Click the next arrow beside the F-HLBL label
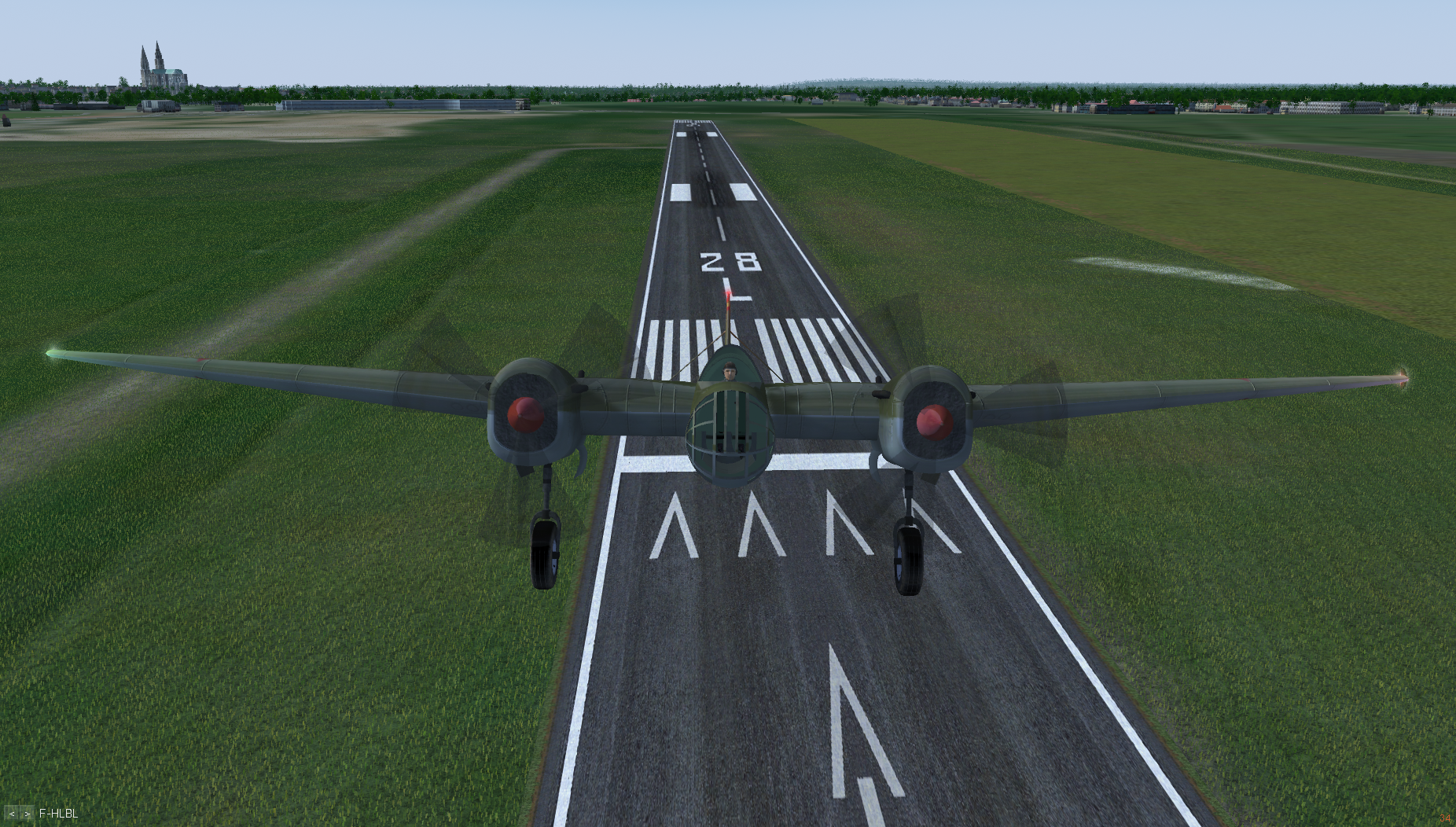1456x827 pixels. click(x=28, y=814)
